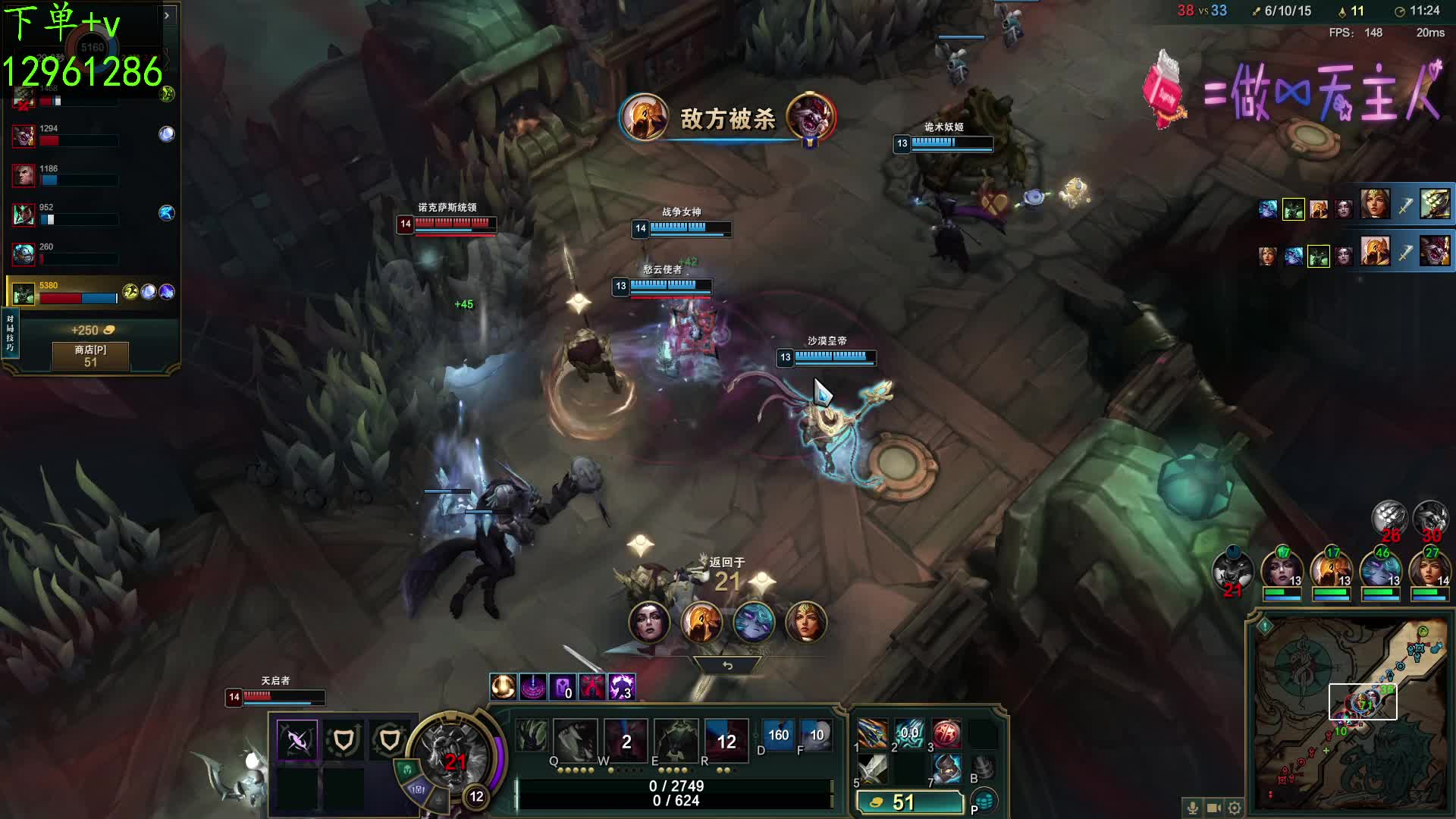Screen dimensions: 1456x819
Task: Open the shop from the 商店[P] button
Action: (x=90, y=356)
